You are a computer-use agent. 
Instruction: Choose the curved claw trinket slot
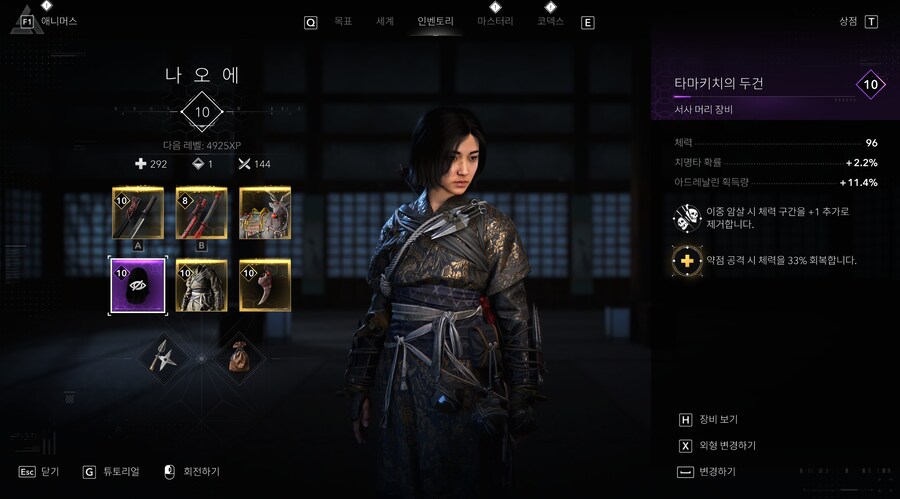(265, 284)
